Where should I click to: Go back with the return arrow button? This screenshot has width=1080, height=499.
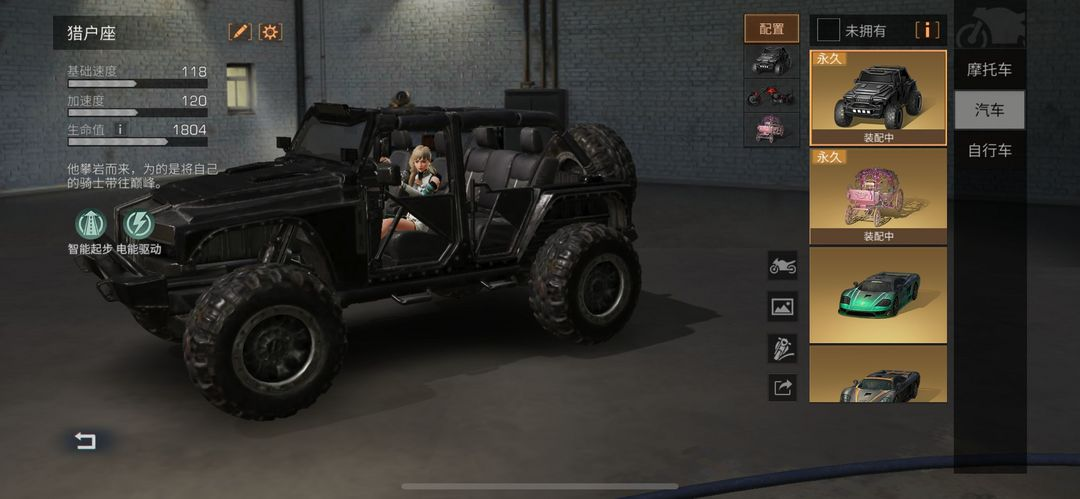[x=86, y=441]
